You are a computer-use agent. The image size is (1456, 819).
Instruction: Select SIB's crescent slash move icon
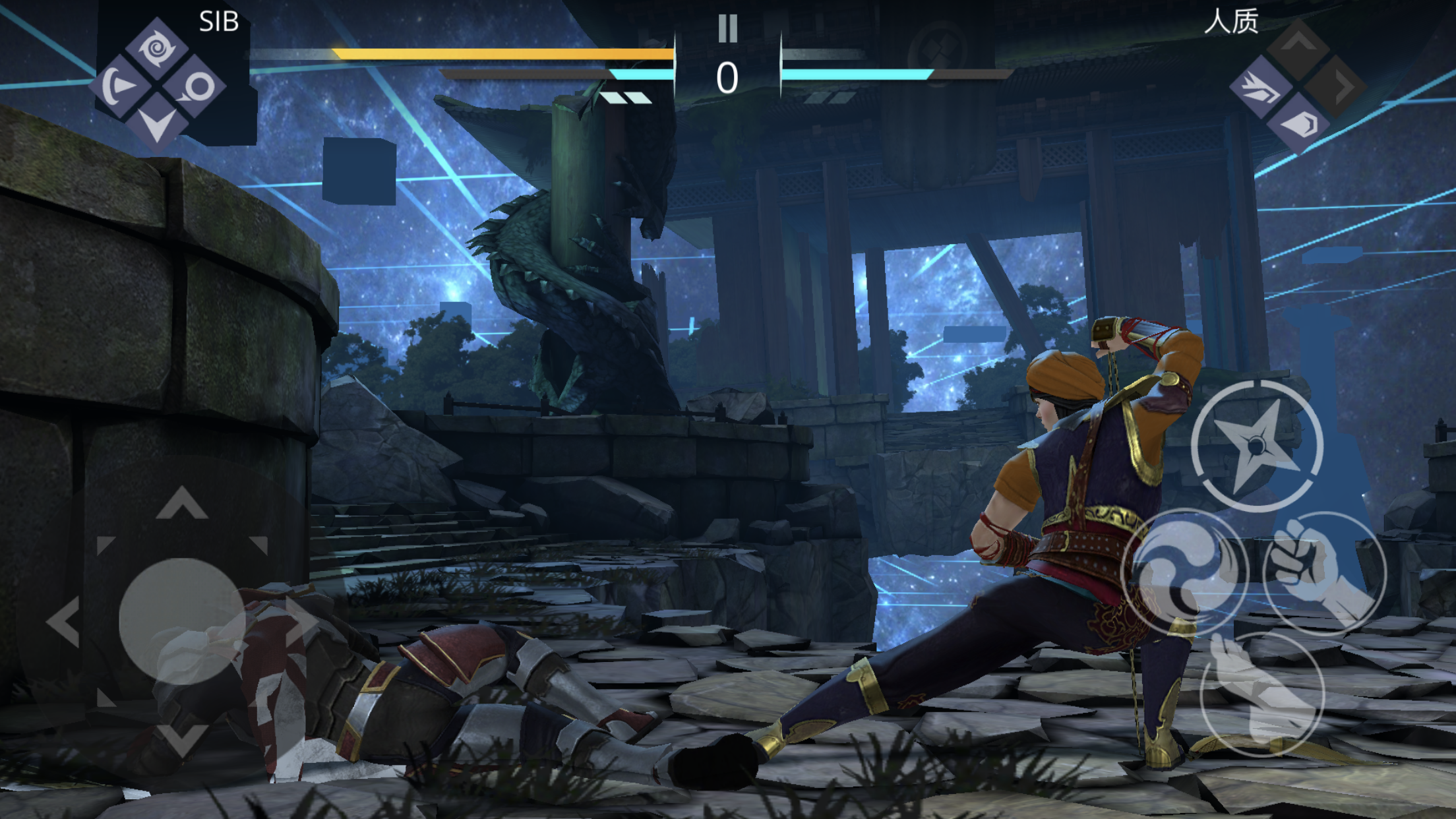click(x=119, y=86)
